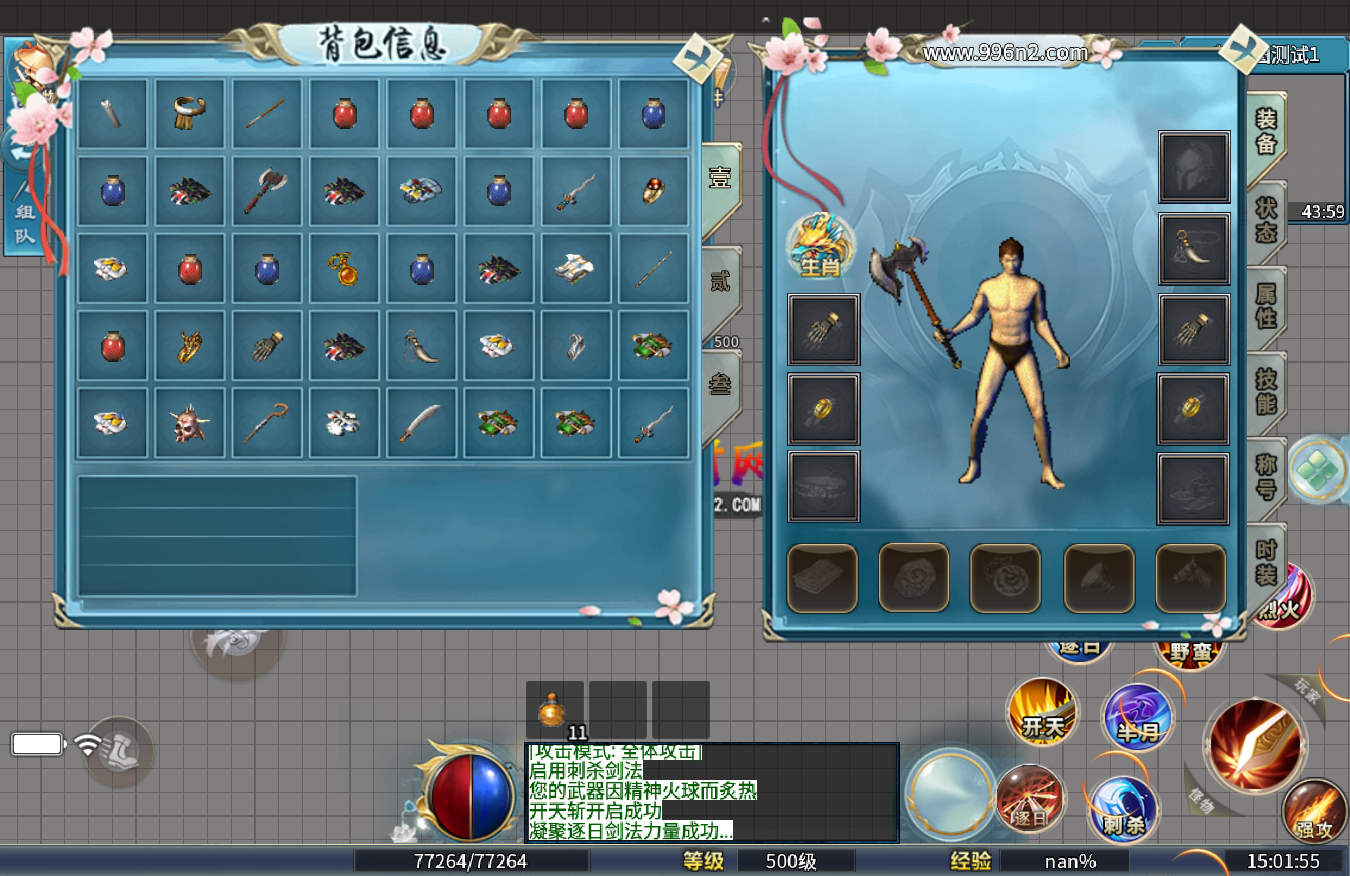
Task: Click the empty helmet equipment slot
Action: [x=1194, y=167]
